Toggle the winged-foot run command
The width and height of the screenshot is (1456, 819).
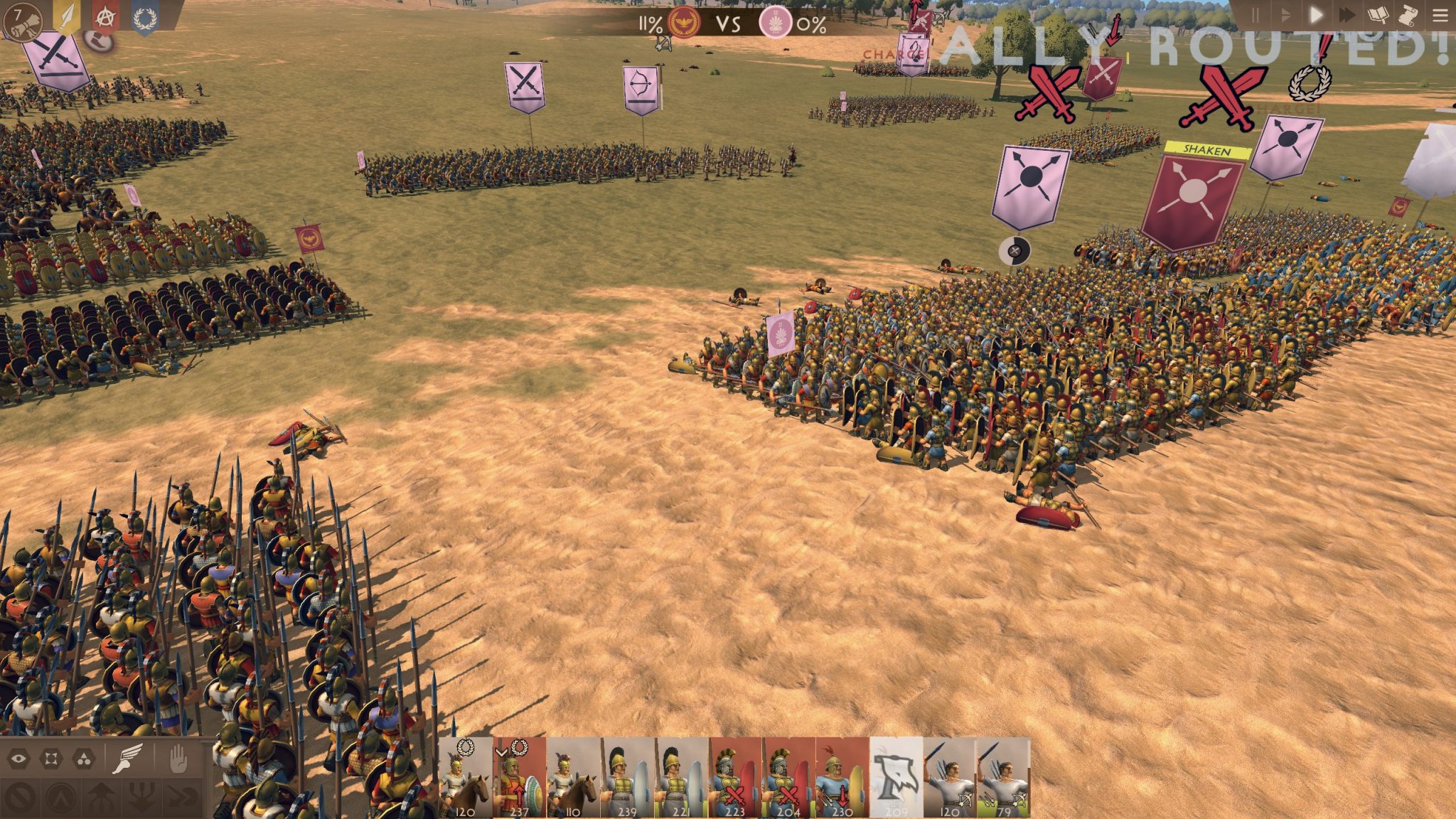129,759
